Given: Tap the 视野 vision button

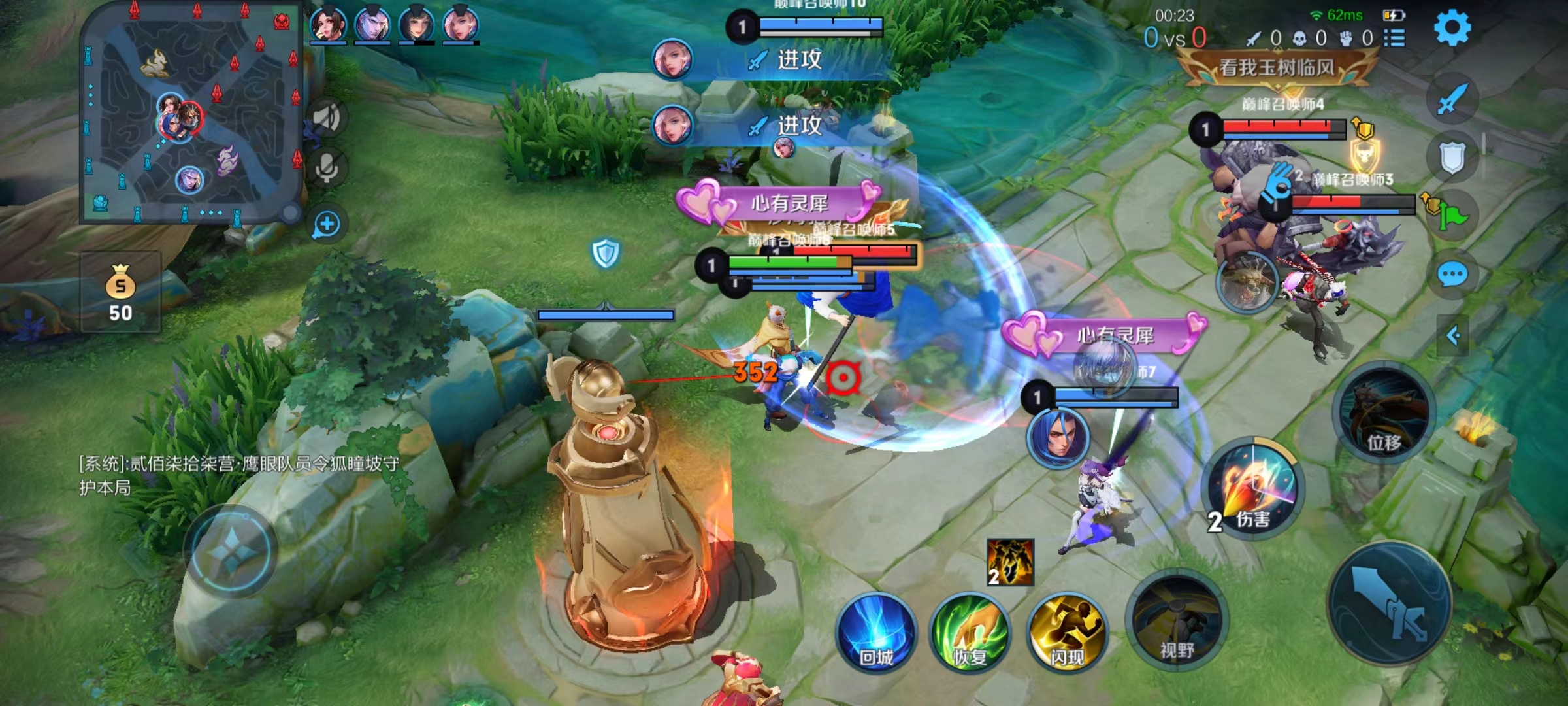Looking at the screenshot, I should pyautogui.click(x=1177, y=621).
